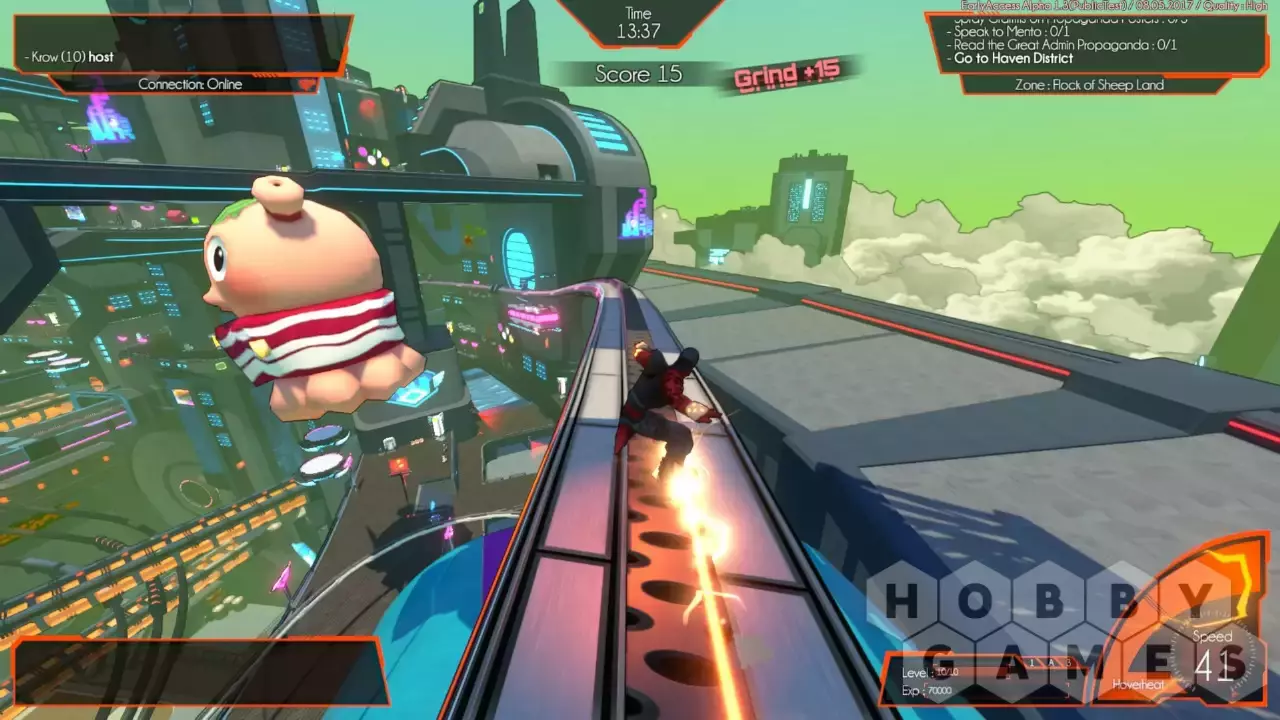This screenshot has height=720, width=1280.
Task: Focus the empty chat box panel
Action: pos(197,670)
